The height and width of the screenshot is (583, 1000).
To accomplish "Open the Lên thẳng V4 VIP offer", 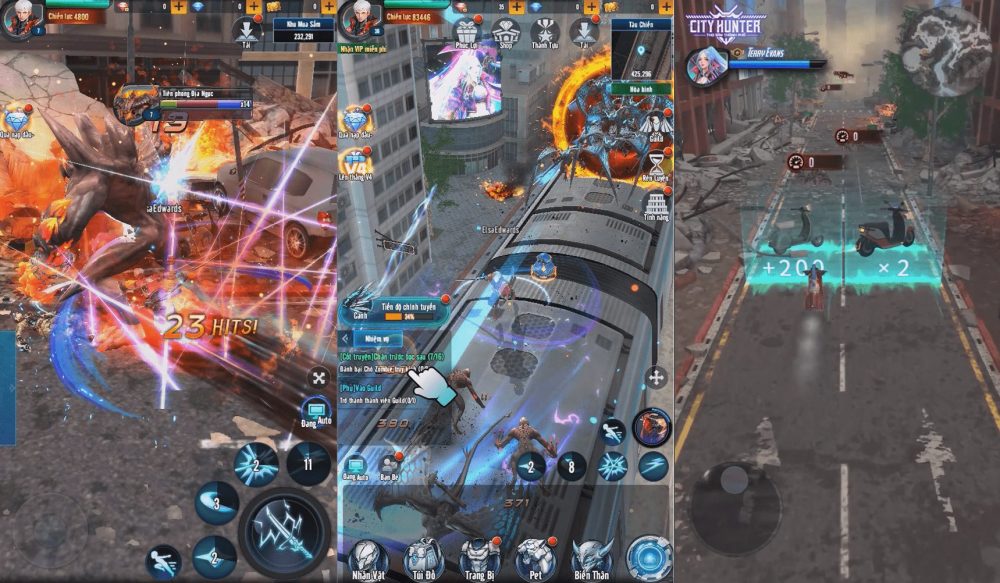I will (x=356, y=163).
